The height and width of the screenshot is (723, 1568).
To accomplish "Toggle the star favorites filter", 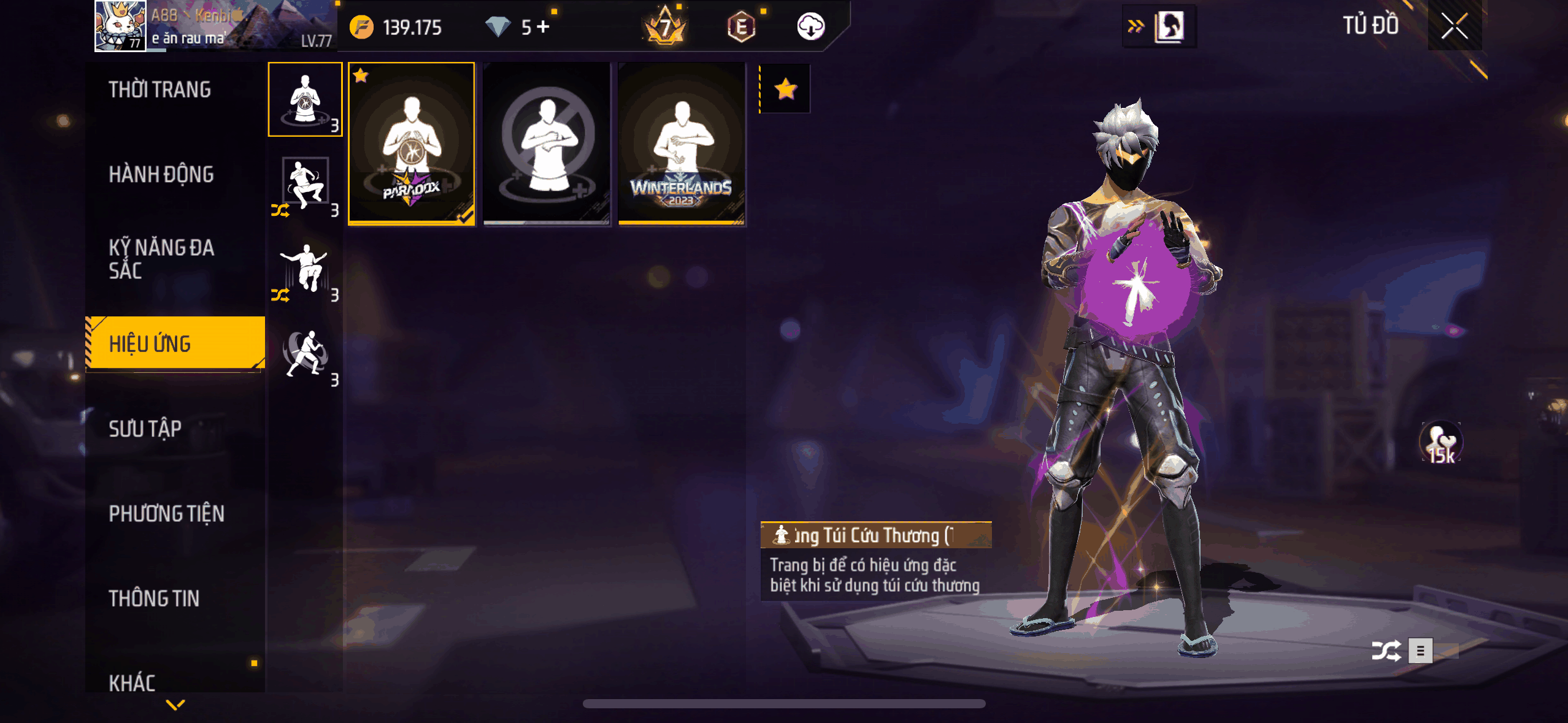I will (x=785, y=90).
